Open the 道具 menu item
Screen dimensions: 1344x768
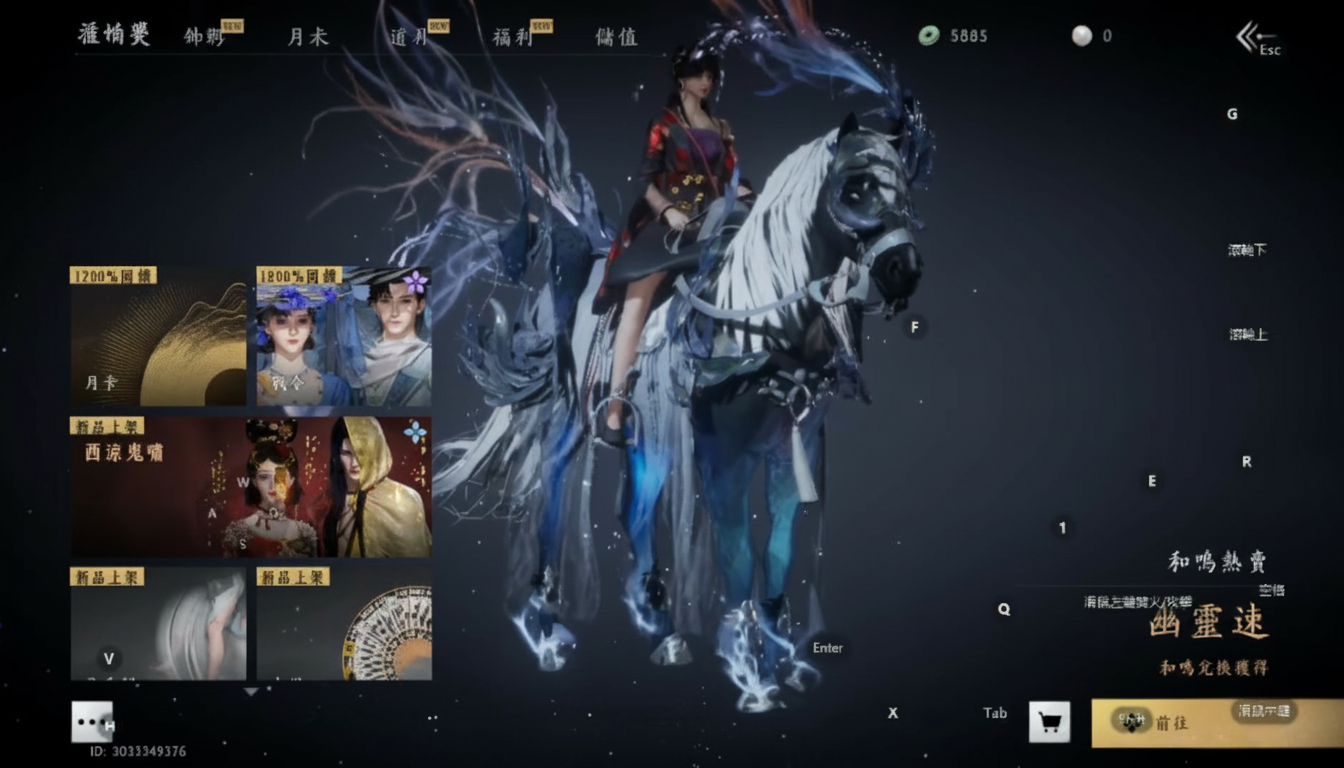pyautogui.click(x=409, y=38)
